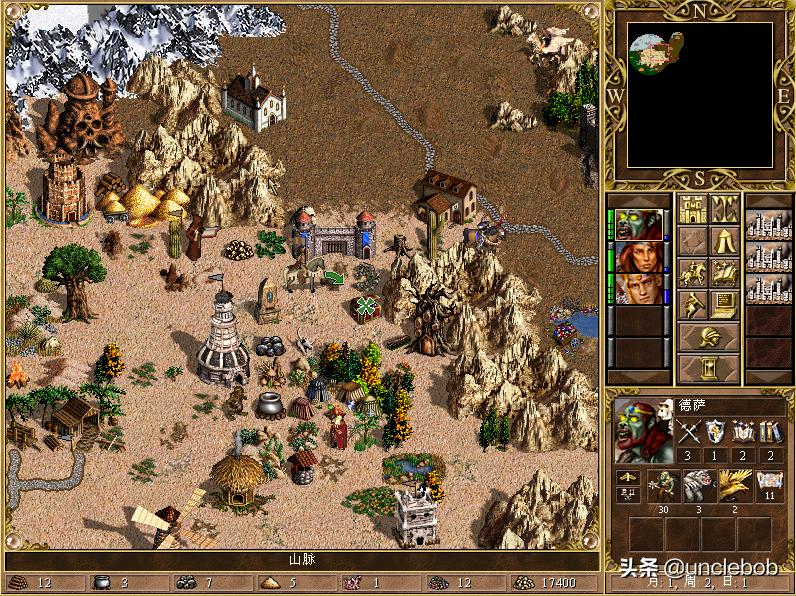Image resolution: width=796 pixels, height=596 pixels.
Task: End the turn with the hourglass button
Action: tap(708, 367)
